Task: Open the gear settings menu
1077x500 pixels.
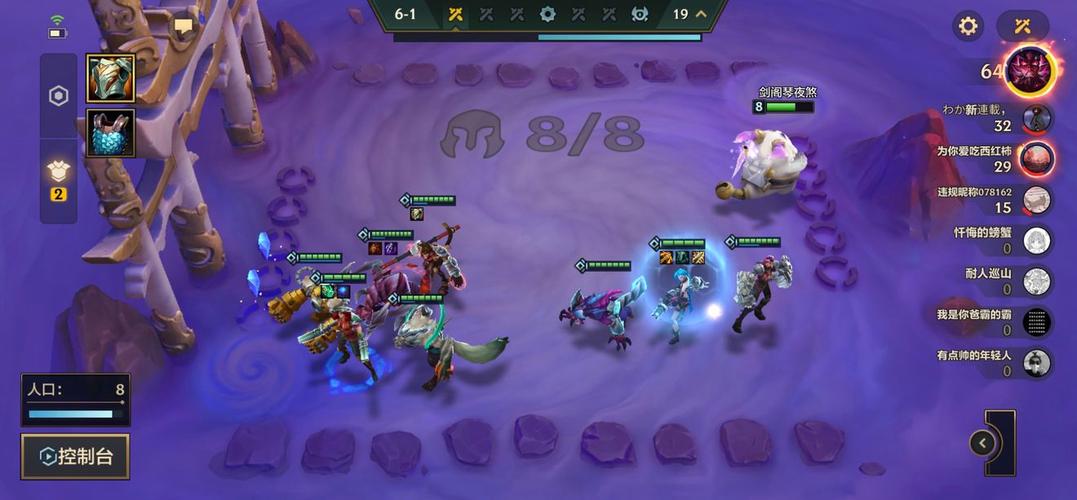Action: click(967, 26)
